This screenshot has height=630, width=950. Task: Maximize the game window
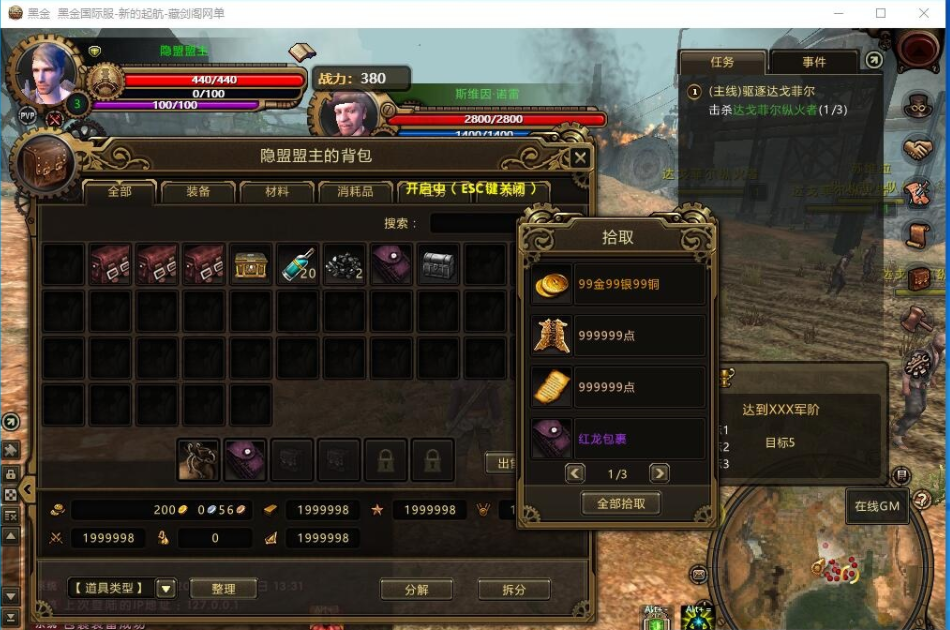[x=880, y=13]
